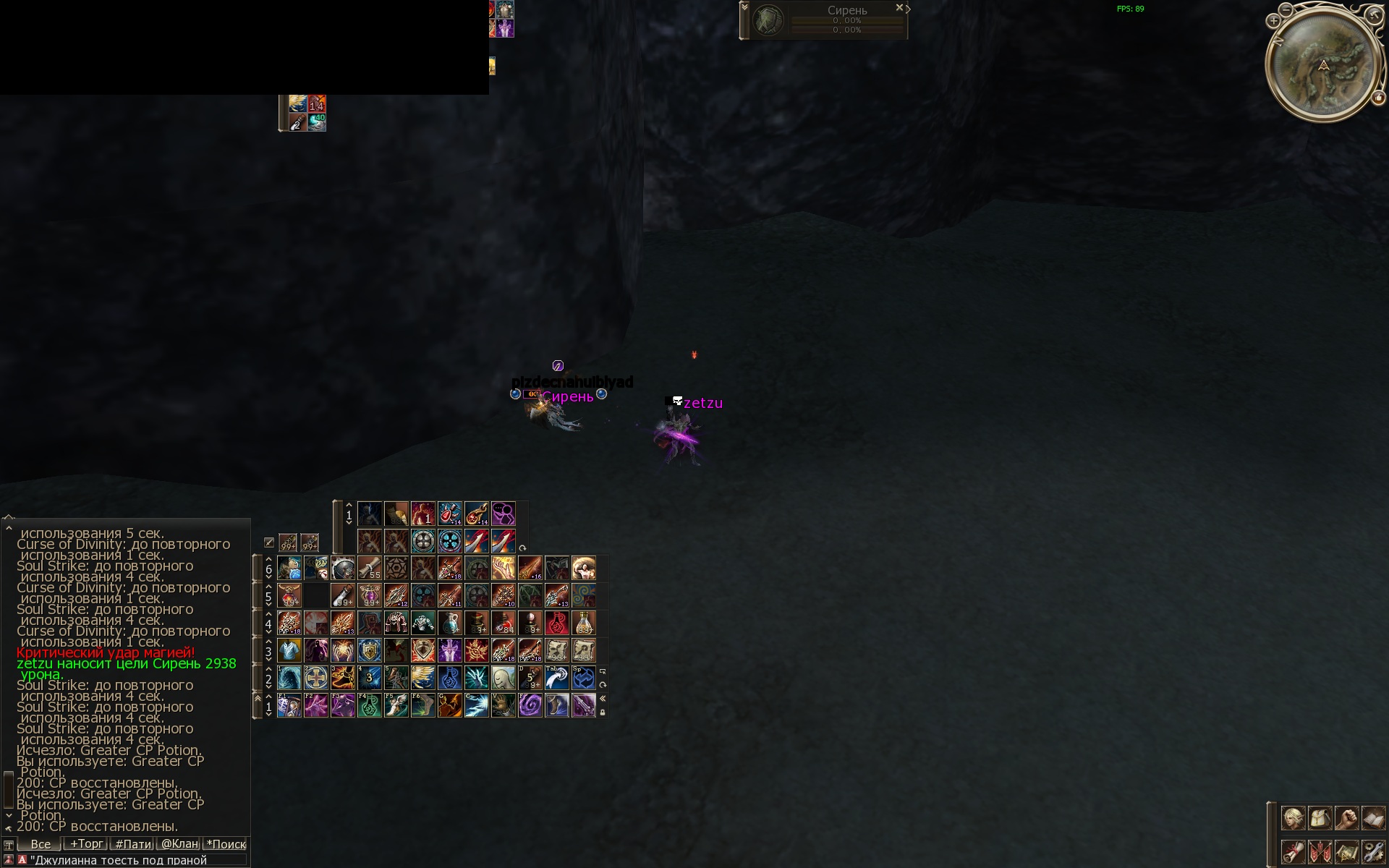Switch chat to the @Клан tab
Viewport: 1389px width, 868px height.
[179, 844]
